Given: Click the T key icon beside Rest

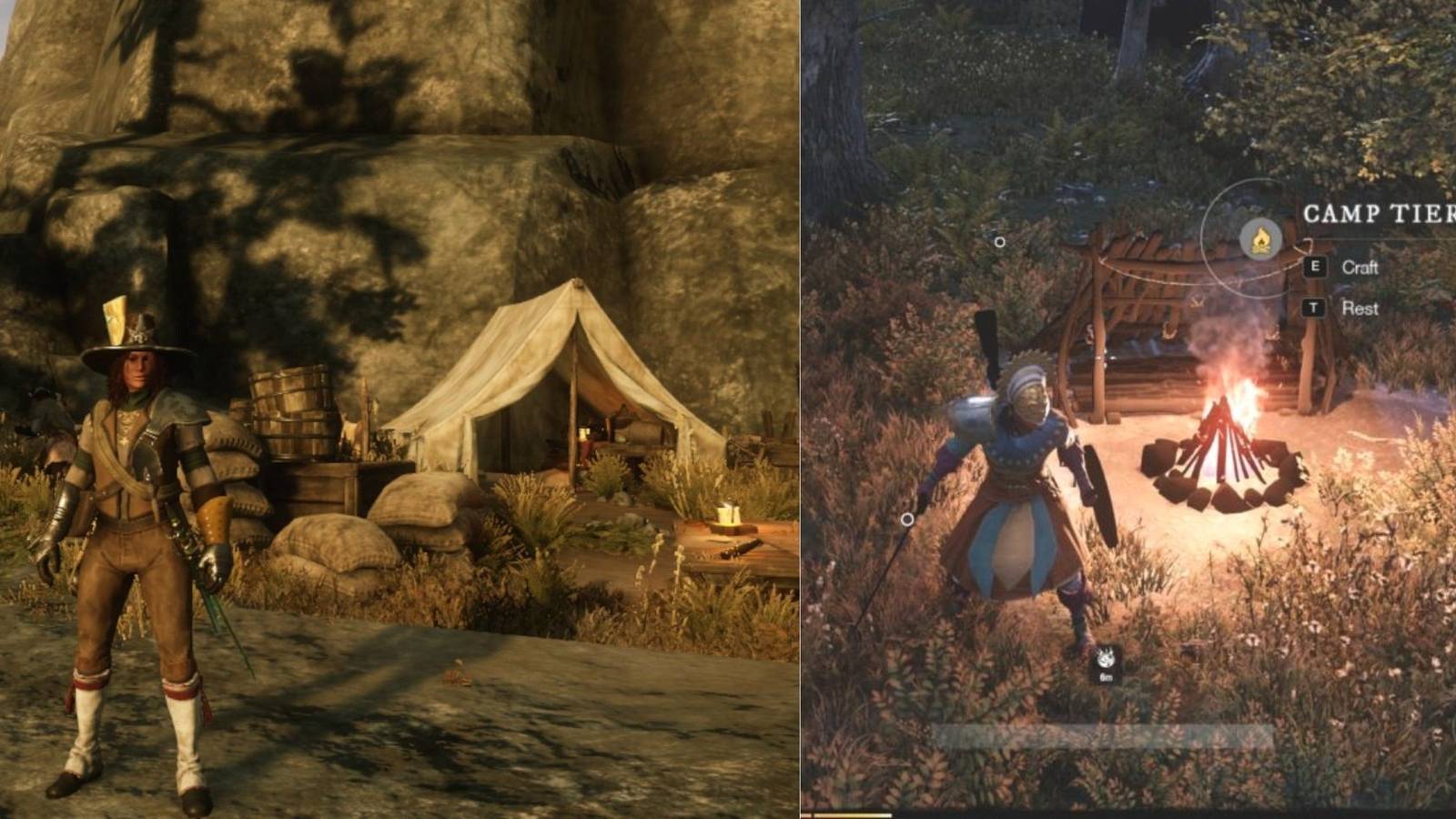Looking at the screenshot, I should [x=1313, y=308].
